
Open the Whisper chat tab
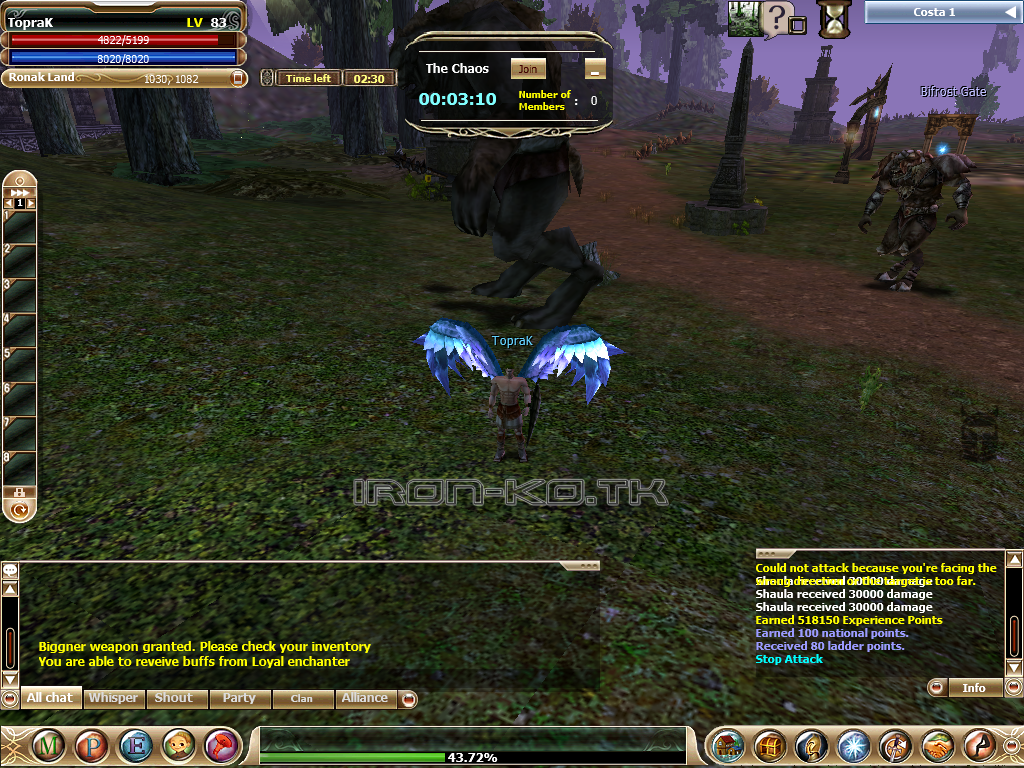[114, 698]
